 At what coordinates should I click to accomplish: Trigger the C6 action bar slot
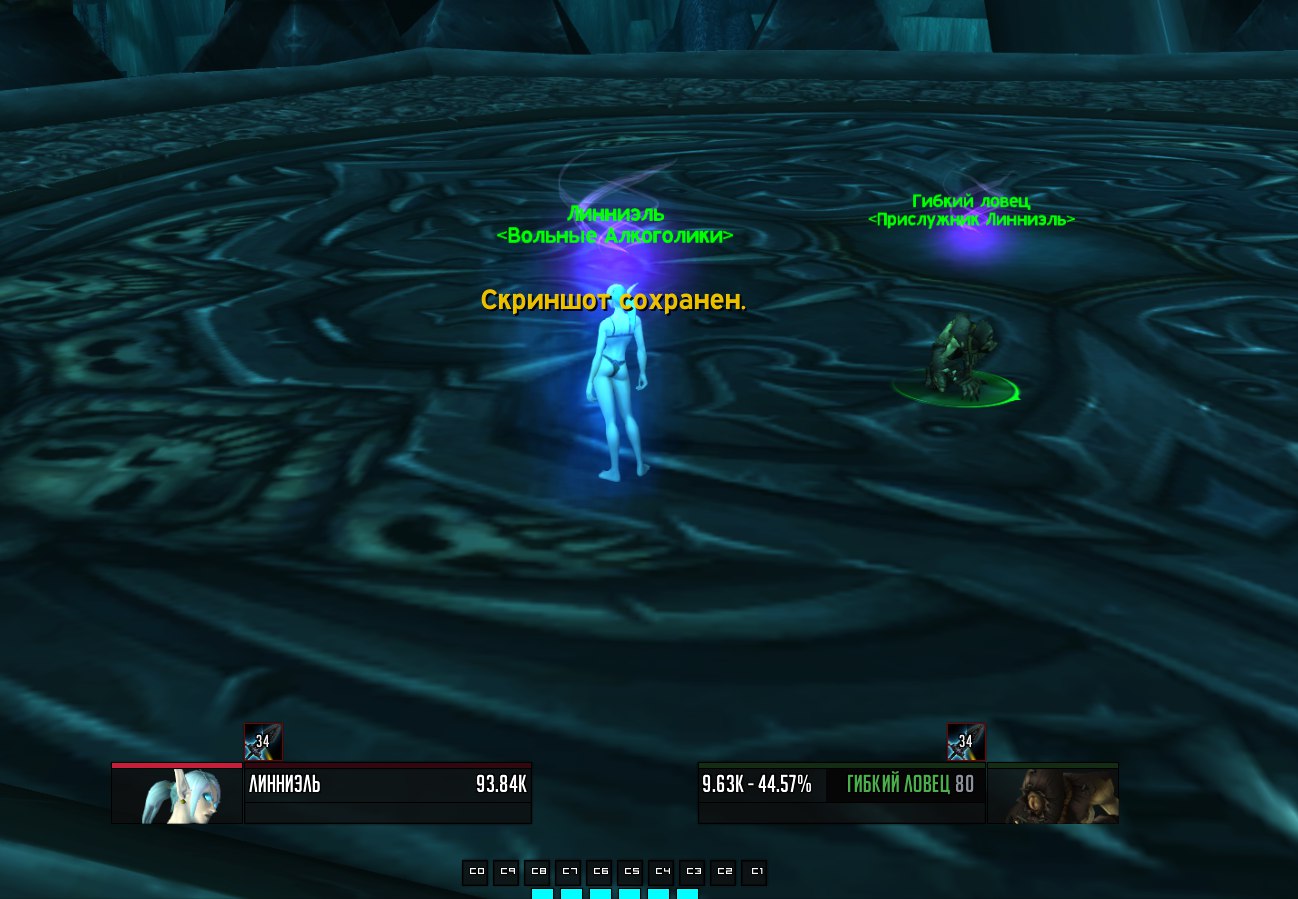(600, 872)
